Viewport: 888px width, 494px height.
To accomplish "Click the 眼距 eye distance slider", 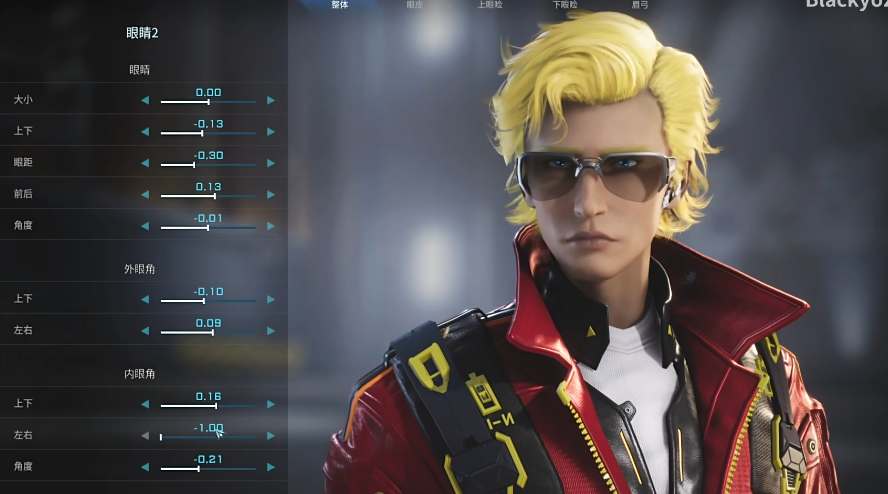I will [x=208, y=164].
